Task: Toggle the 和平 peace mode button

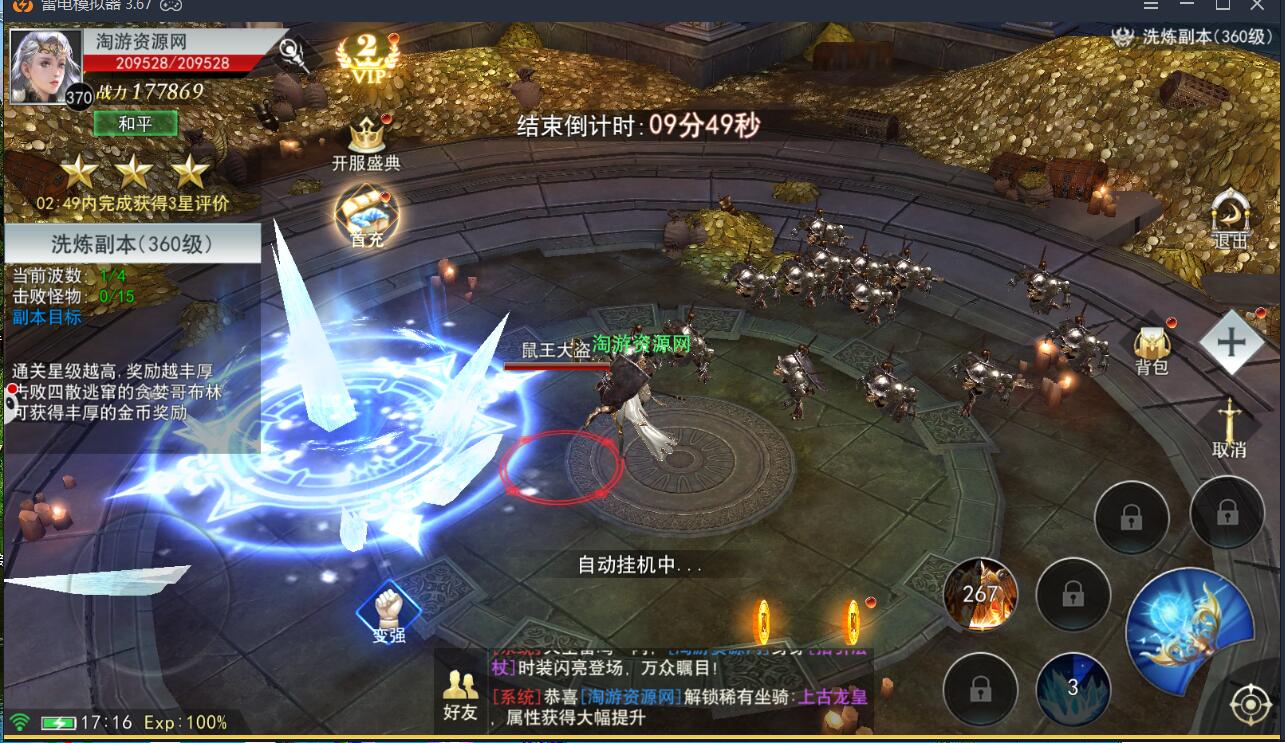Action: click(135, 124)
